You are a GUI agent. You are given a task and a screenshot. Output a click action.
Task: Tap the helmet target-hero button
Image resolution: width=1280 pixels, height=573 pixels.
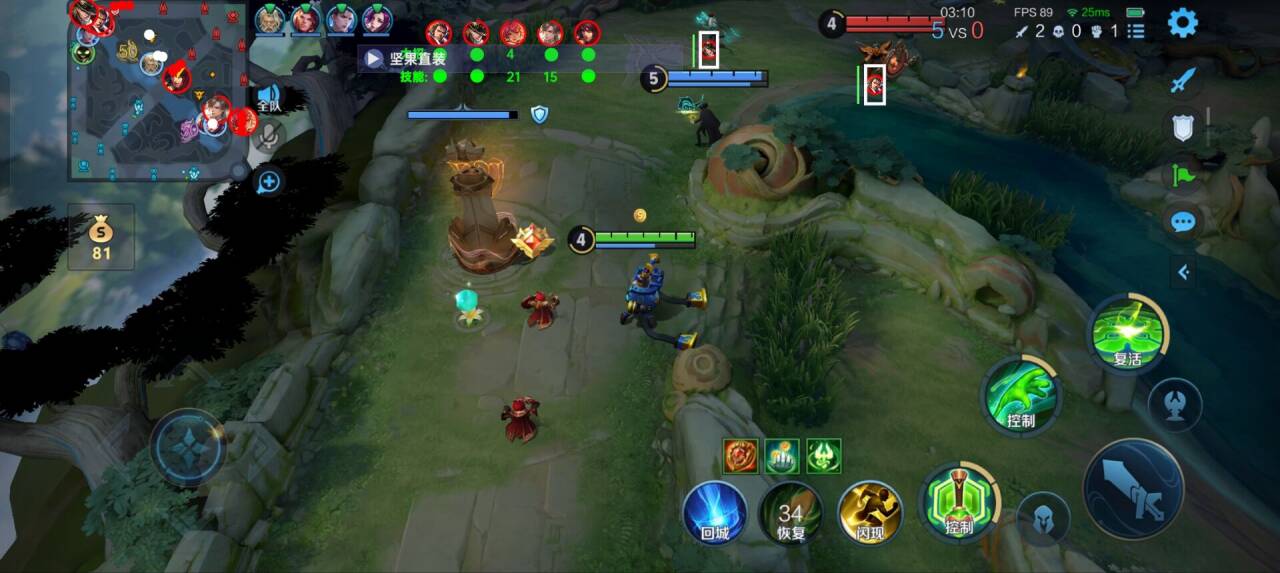[x=1043, y=518]
